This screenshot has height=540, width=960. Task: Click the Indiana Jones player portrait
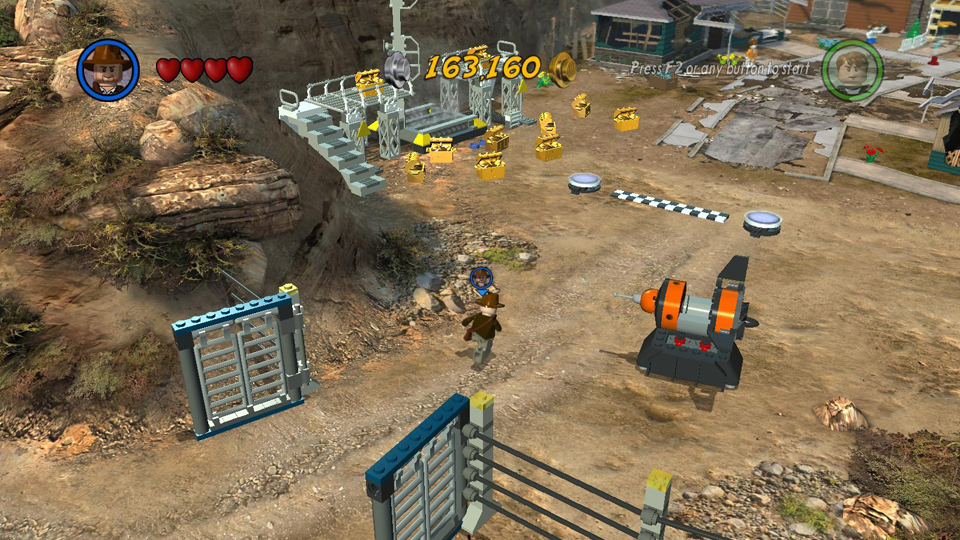[x=108, y=69]
